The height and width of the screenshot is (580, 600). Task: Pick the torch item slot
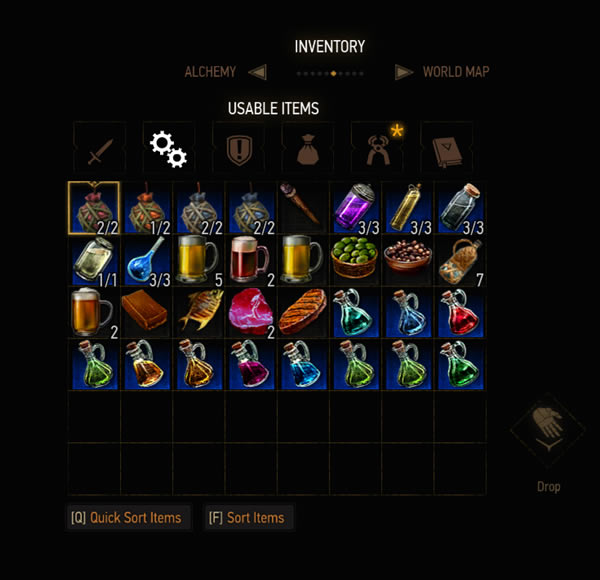pyautogui.click(x=302, y=207)
